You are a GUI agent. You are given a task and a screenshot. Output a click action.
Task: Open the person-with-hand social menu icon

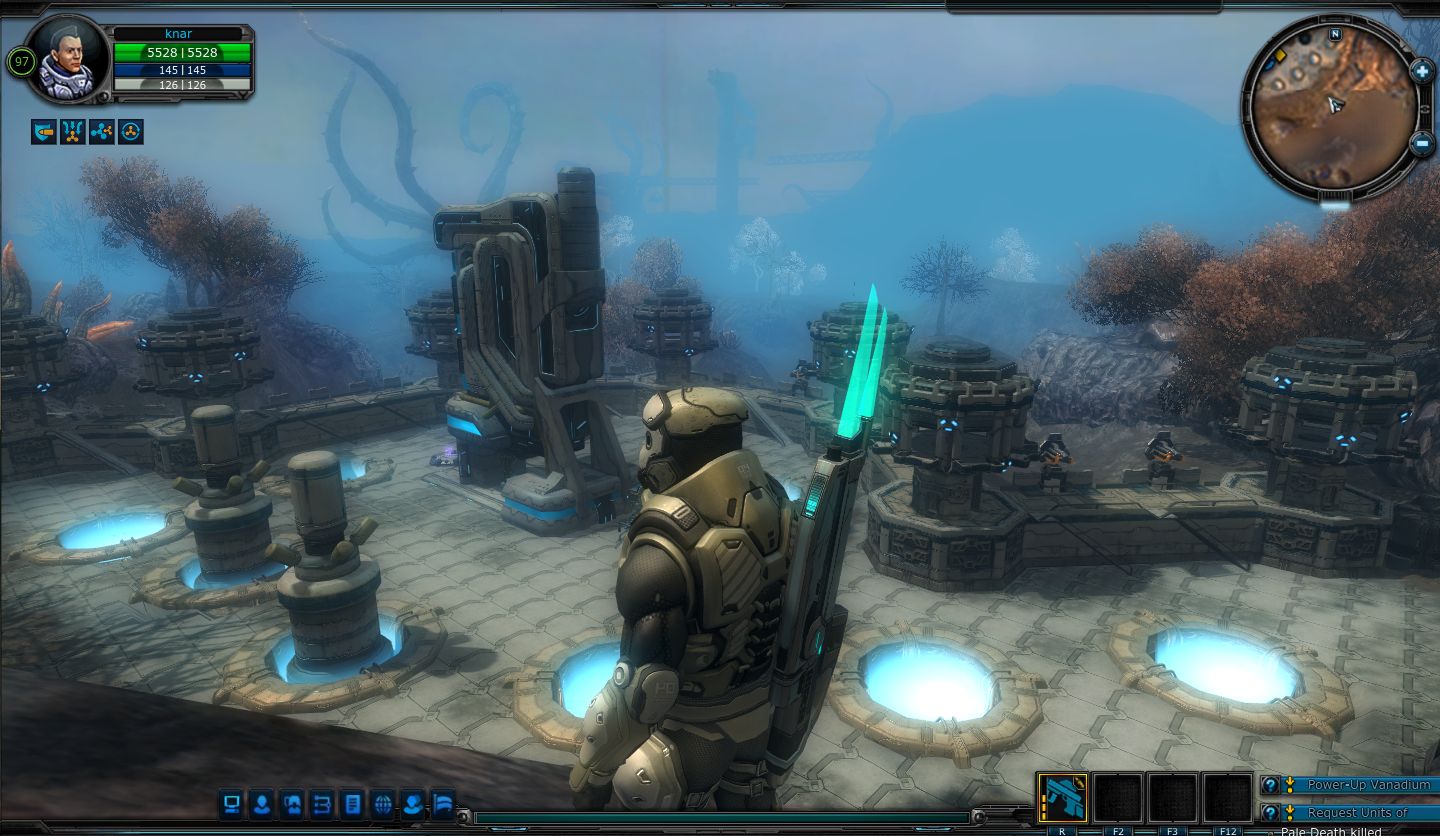pos(412,803)
